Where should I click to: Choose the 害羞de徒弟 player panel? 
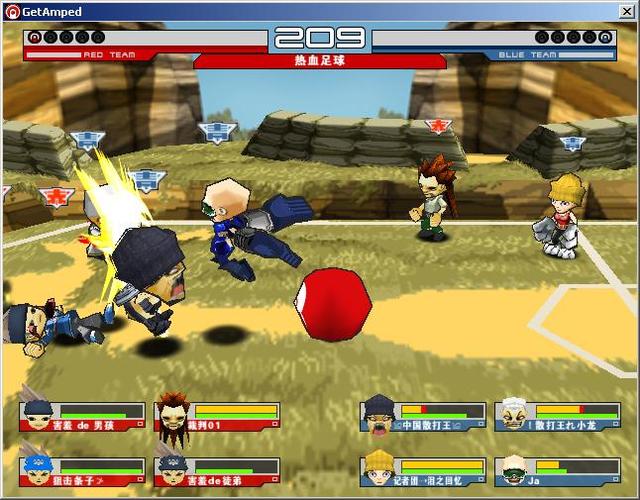click(x=217, y=471)
